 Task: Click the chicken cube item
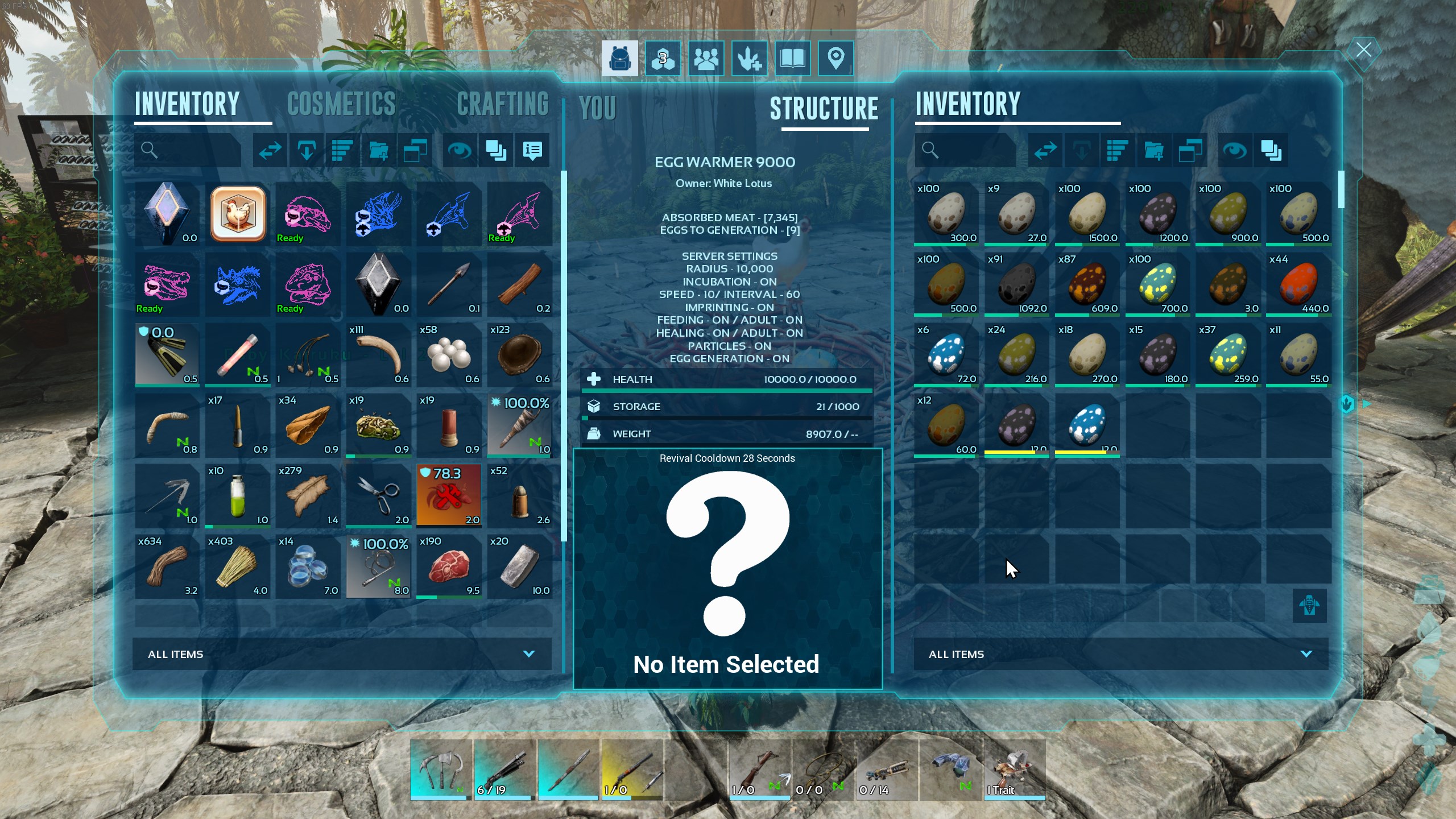238,214
